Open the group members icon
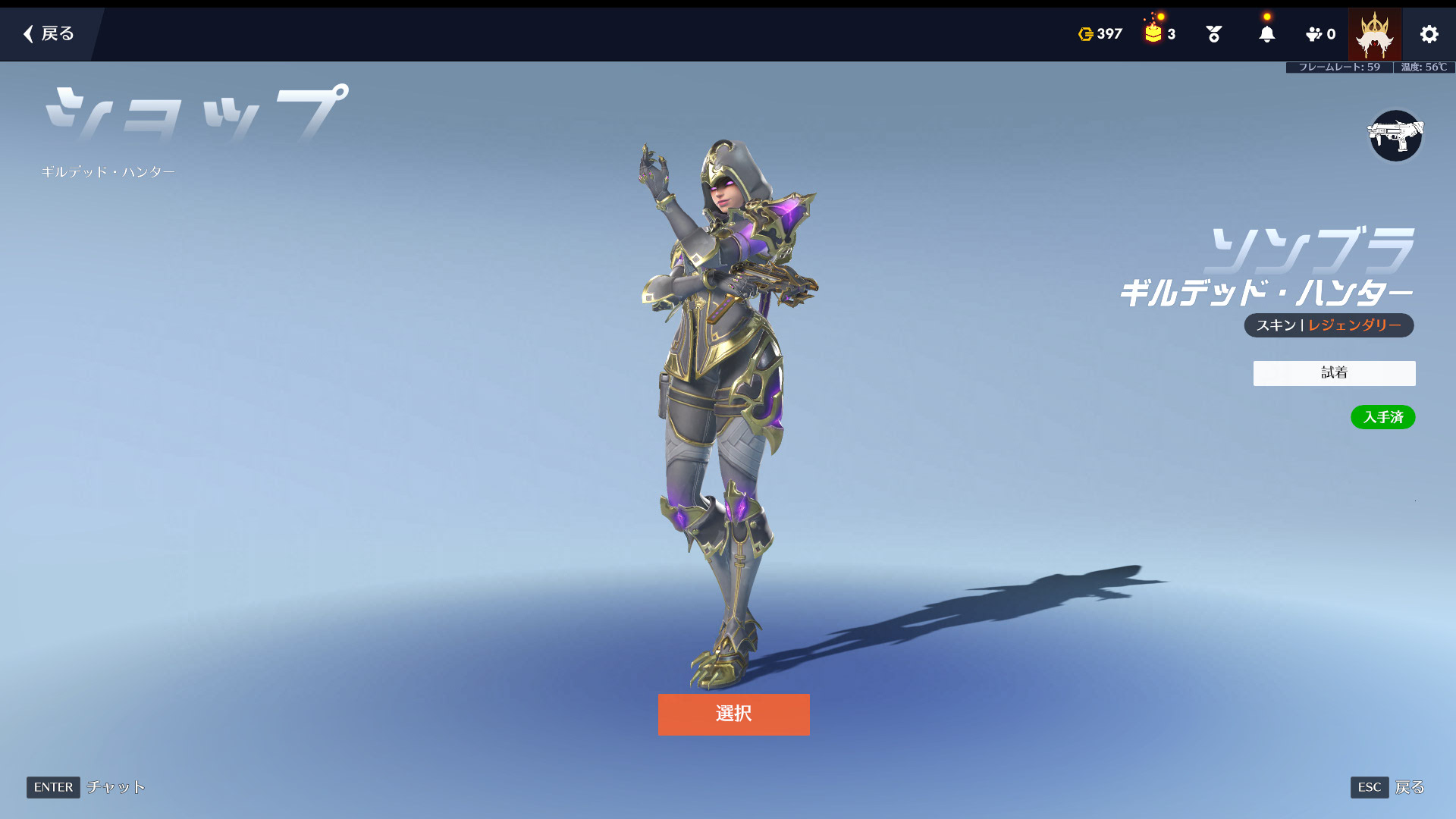This screenshot has width=1456, height=819. pos(1320,34)
